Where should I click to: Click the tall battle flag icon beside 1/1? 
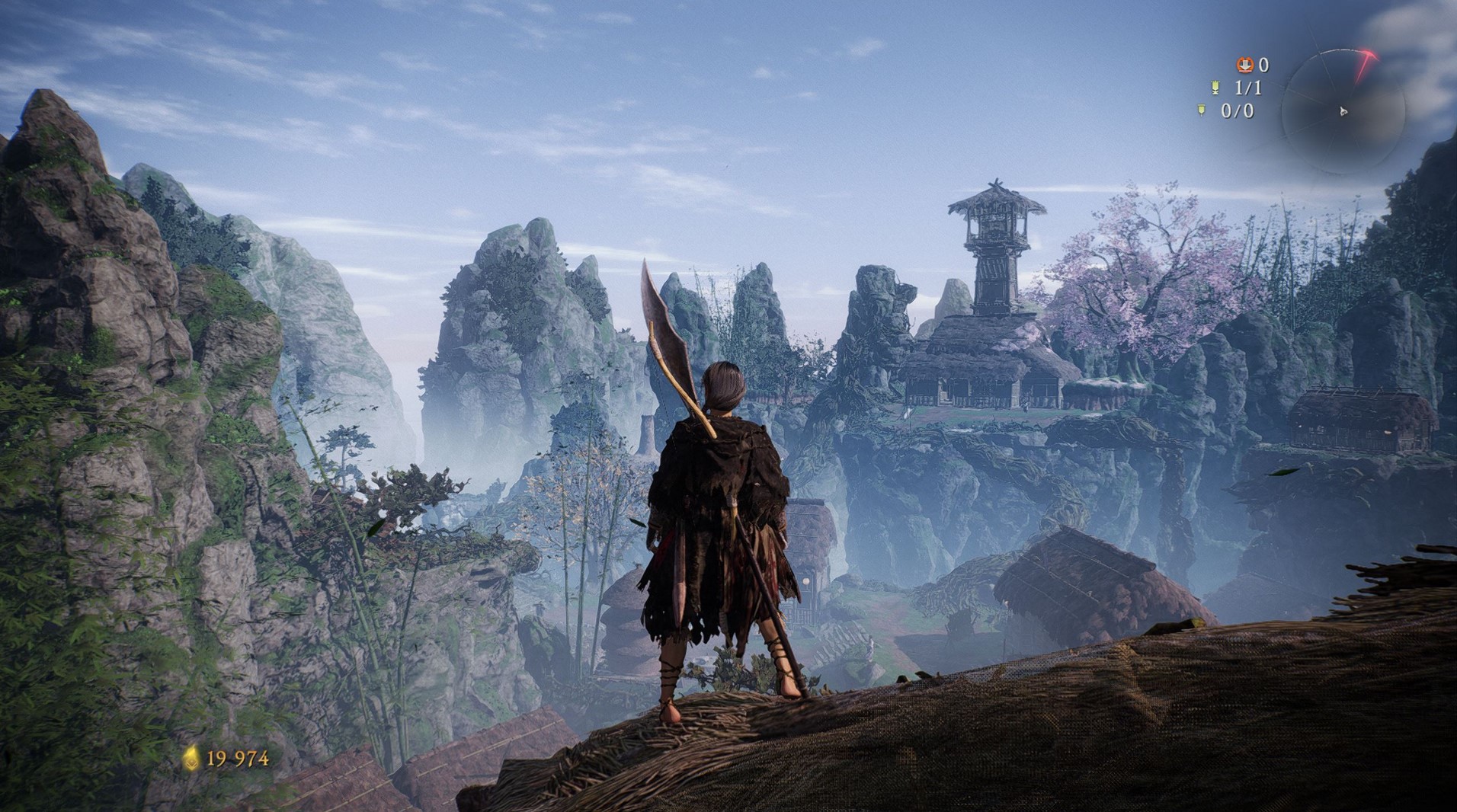[1215, 88]
